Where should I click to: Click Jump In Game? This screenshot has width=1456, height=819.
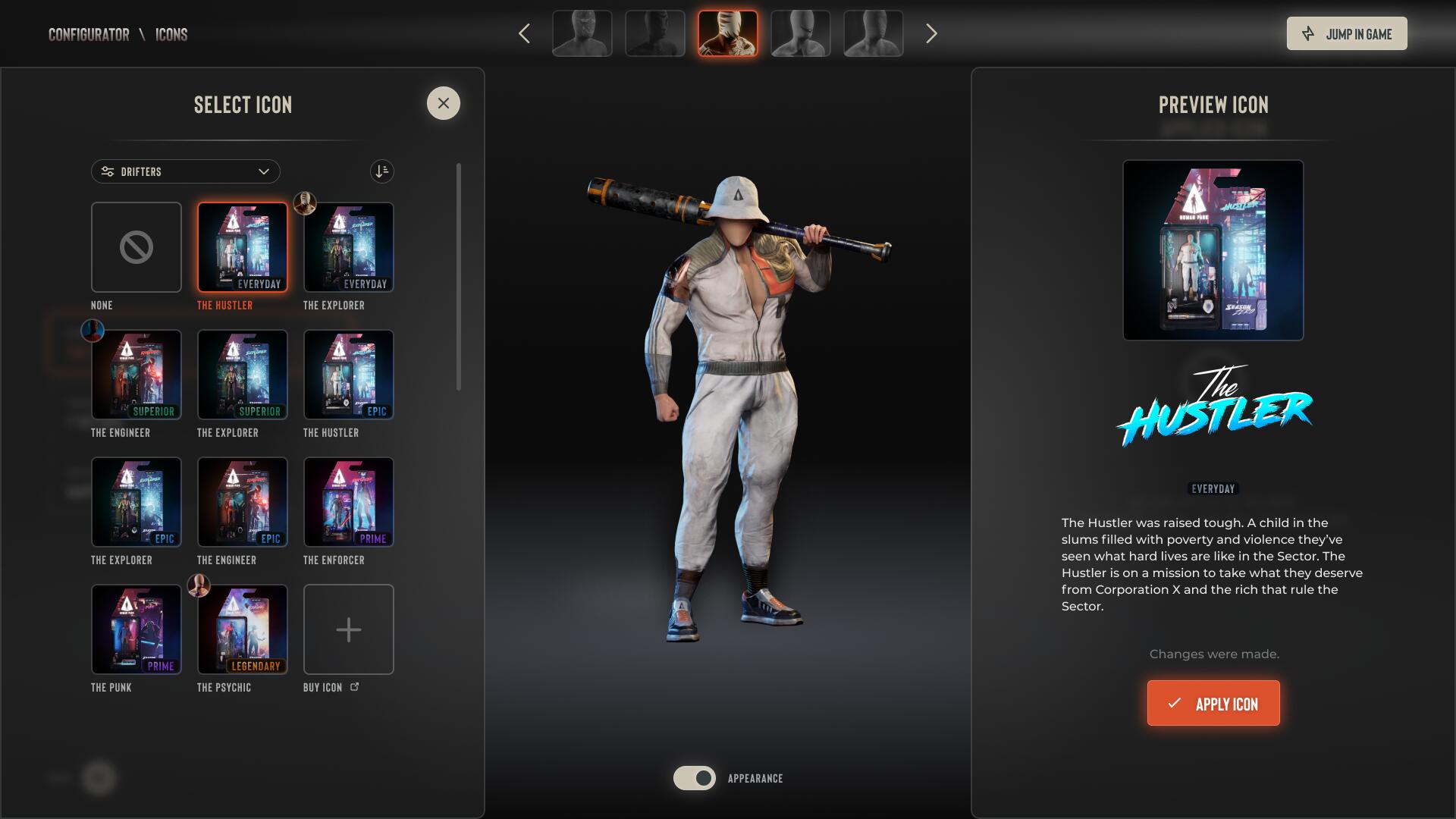[1347, 33]
